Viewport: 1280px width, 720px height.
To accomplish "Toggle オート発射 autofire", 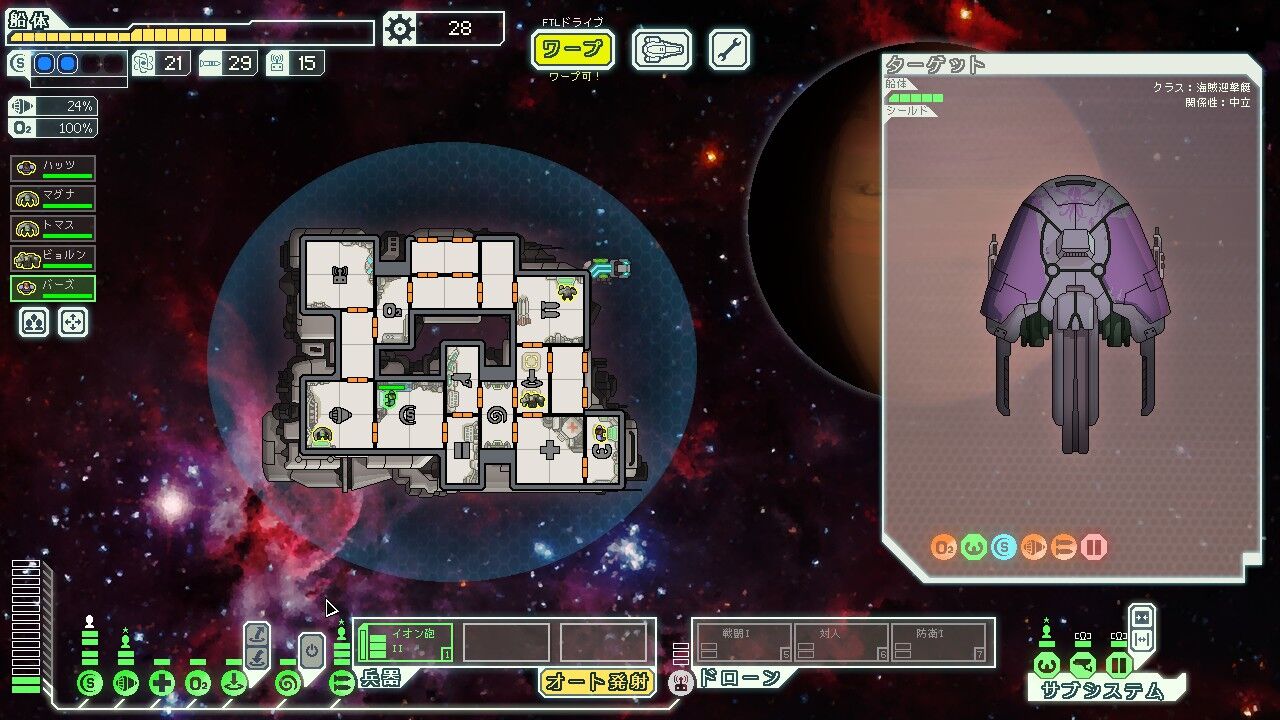I will [x=597, y=683].
